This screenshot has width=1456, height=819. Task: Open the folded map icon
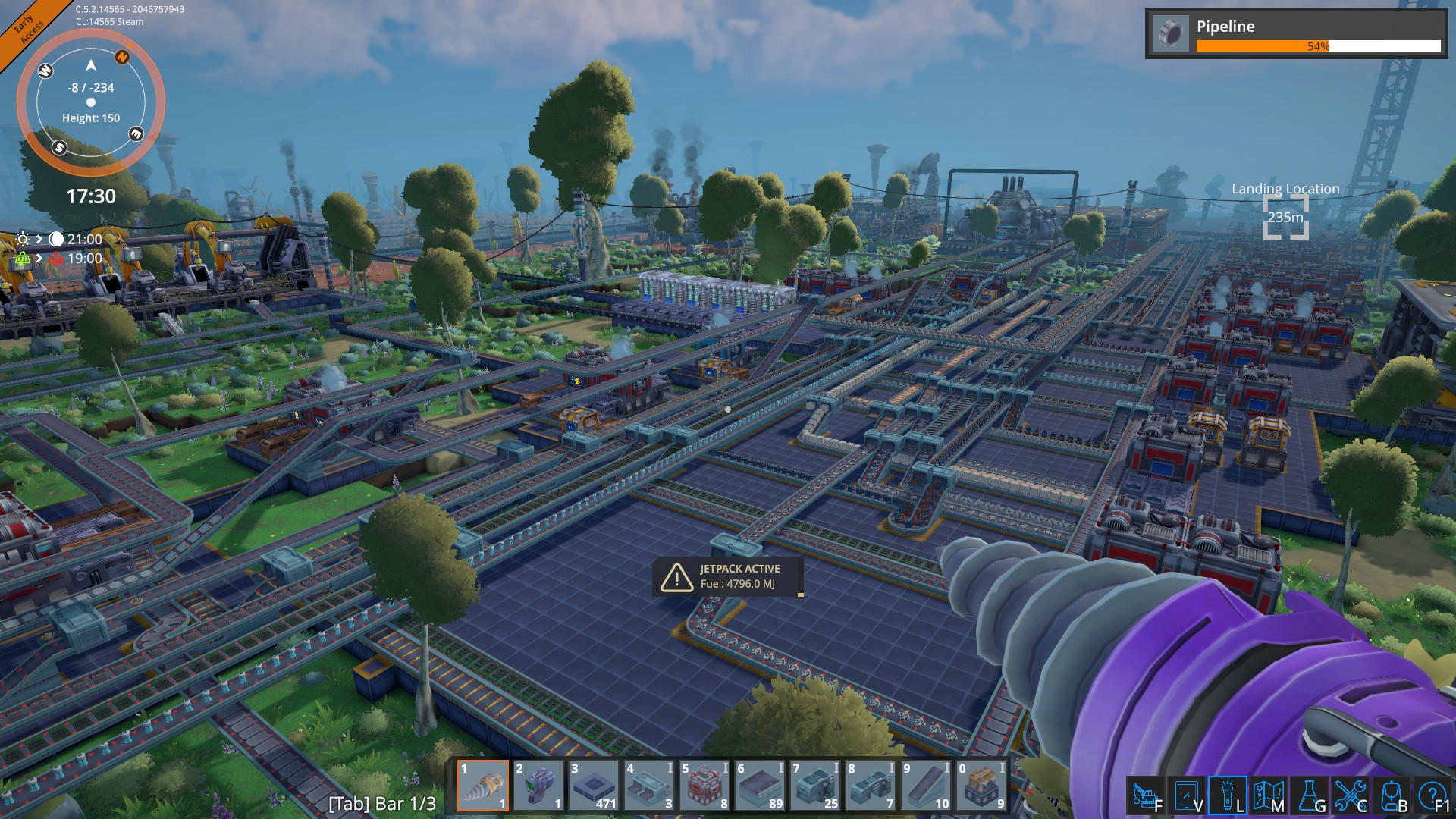coord(1268,796)
